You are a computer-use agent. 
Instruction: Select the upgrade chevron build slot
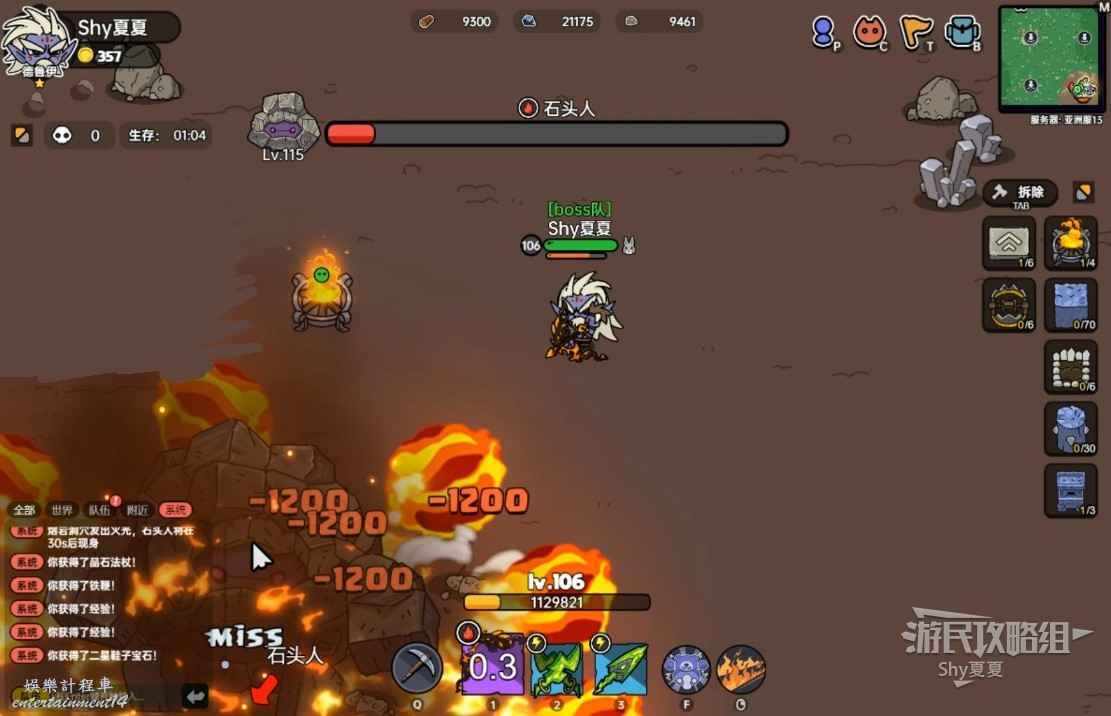tap(1008, 243)
